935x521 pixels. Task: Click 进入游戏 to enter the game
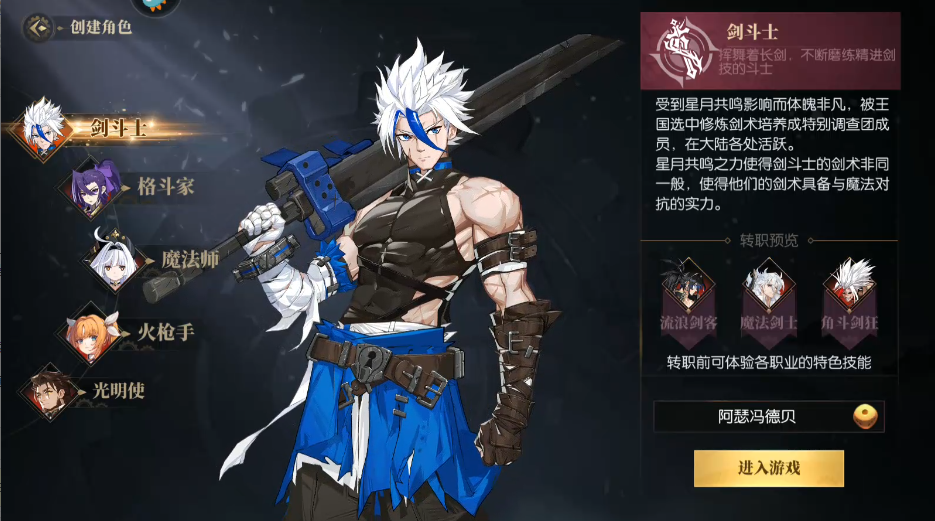tap(768, 468)
